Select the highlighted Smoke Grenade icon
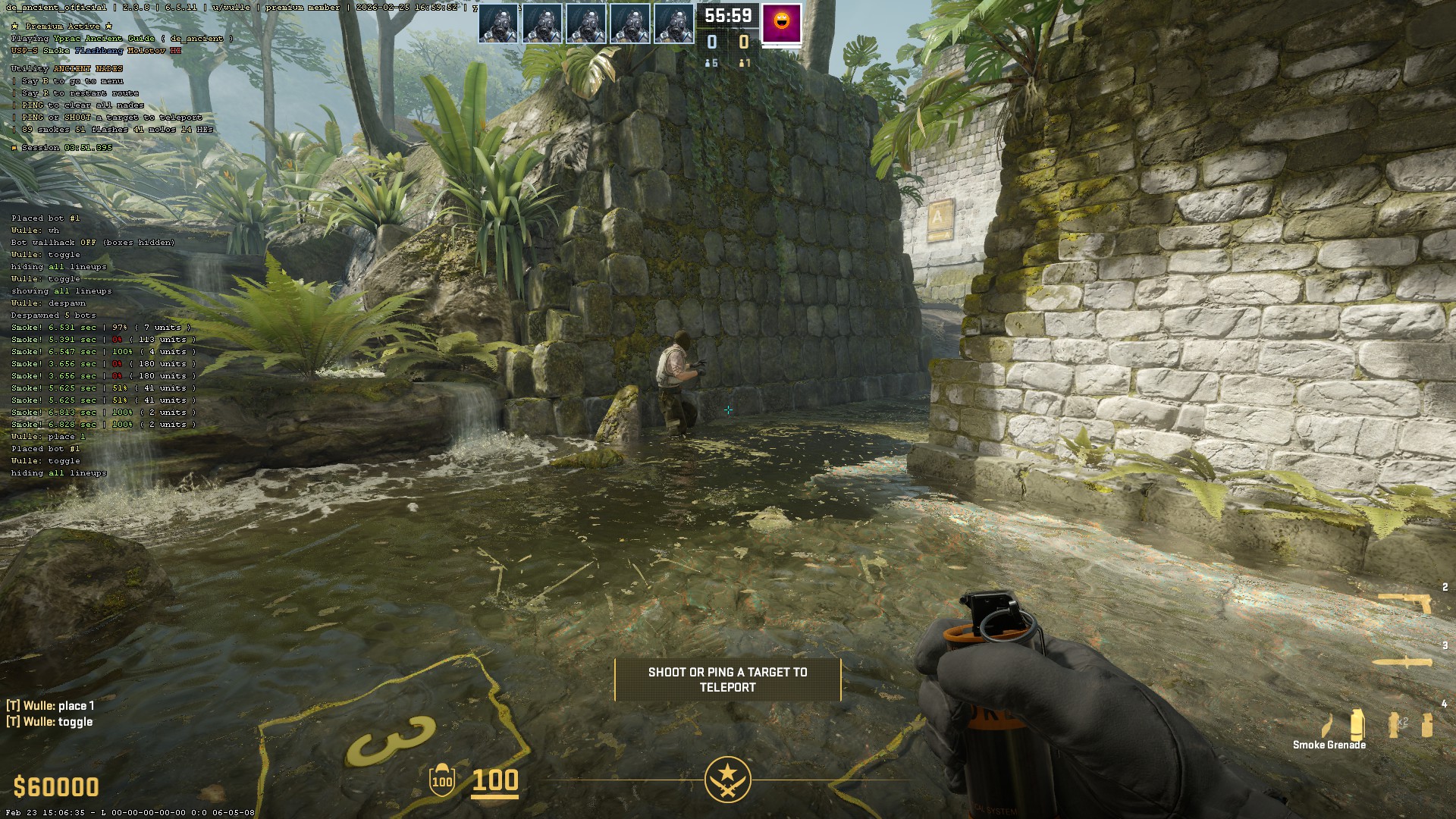 tap(1357, 723)
